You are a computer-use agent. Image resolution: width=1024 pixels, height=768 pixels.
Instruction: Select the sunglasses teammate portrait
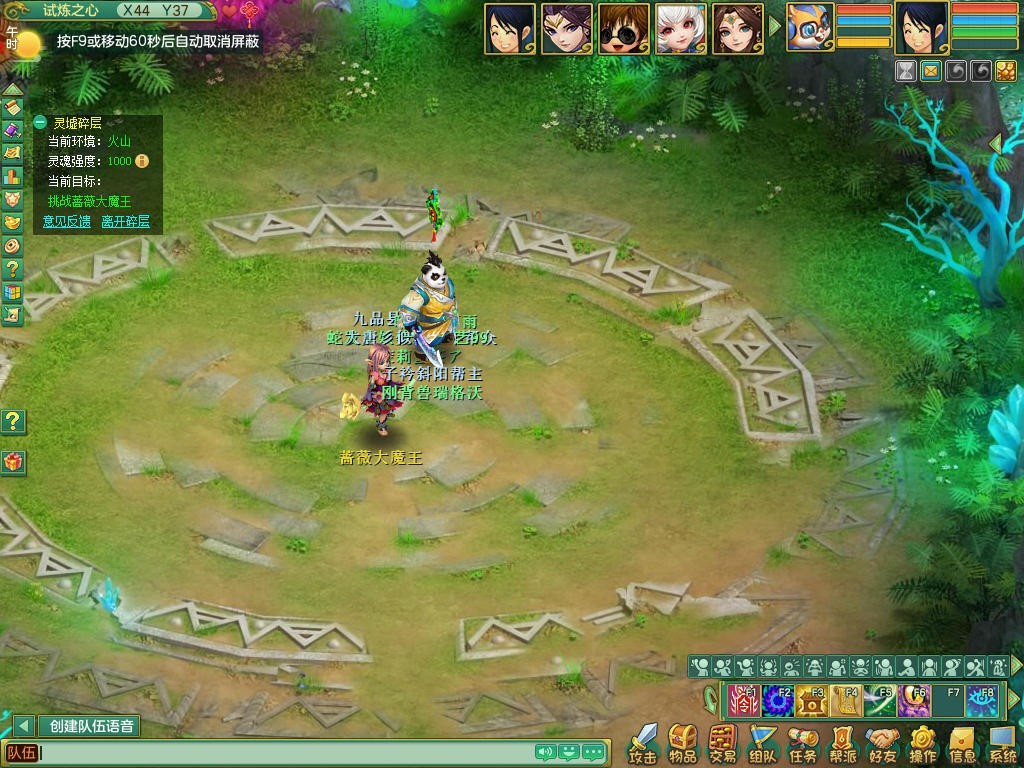tap(624, 29)
